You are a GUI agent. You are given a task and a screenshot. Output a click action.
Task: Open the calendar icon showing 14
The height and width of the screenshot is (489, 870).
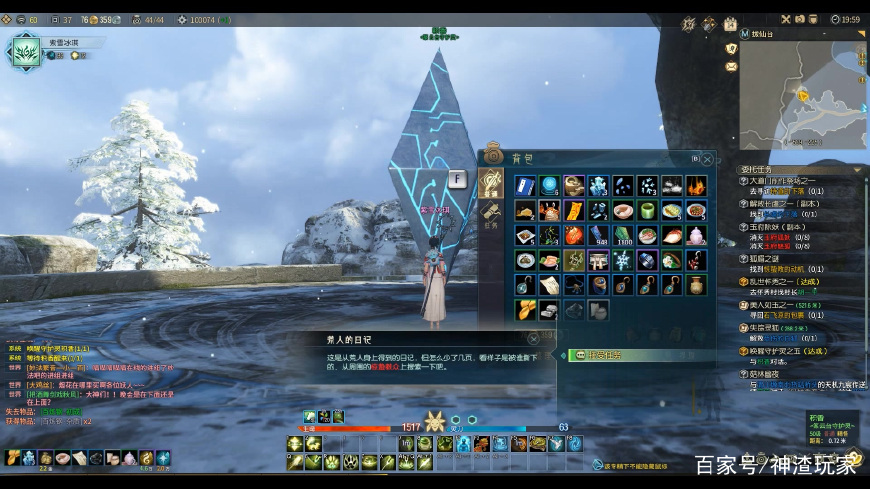[x=730, y=24]
